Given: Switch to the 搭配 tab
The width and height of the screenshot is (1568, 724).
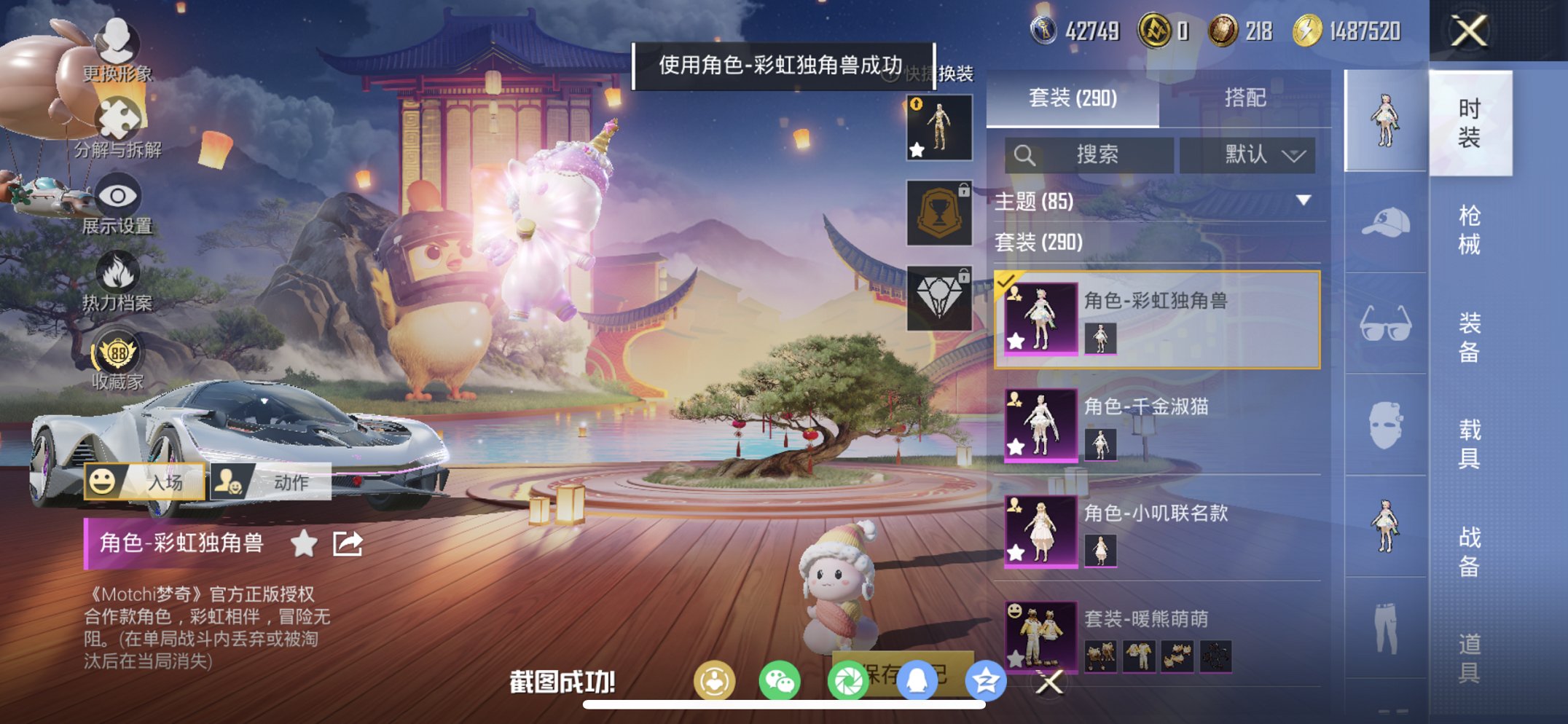Looking at the screenshot, I should [x=1245, y=97].
